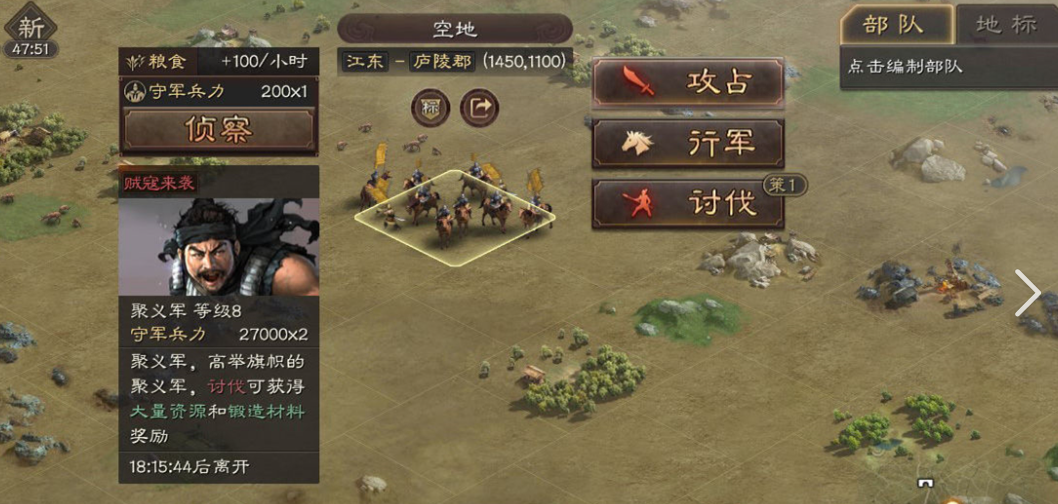
Task: Scout the tile with 侦察
Action: pyautogui.click(x=219, y=129)
